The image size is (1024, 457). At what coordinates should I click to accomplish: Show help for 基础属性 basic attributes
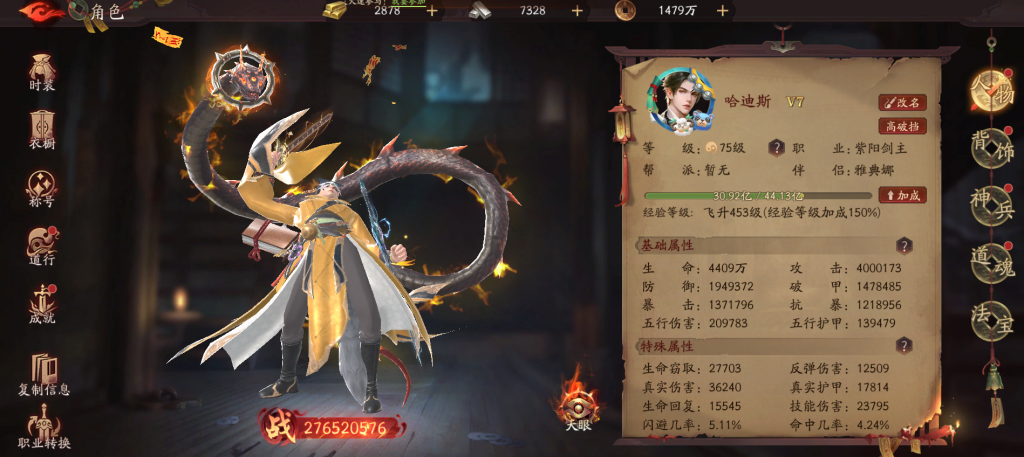pyautogui.click(x=904, y=245)
